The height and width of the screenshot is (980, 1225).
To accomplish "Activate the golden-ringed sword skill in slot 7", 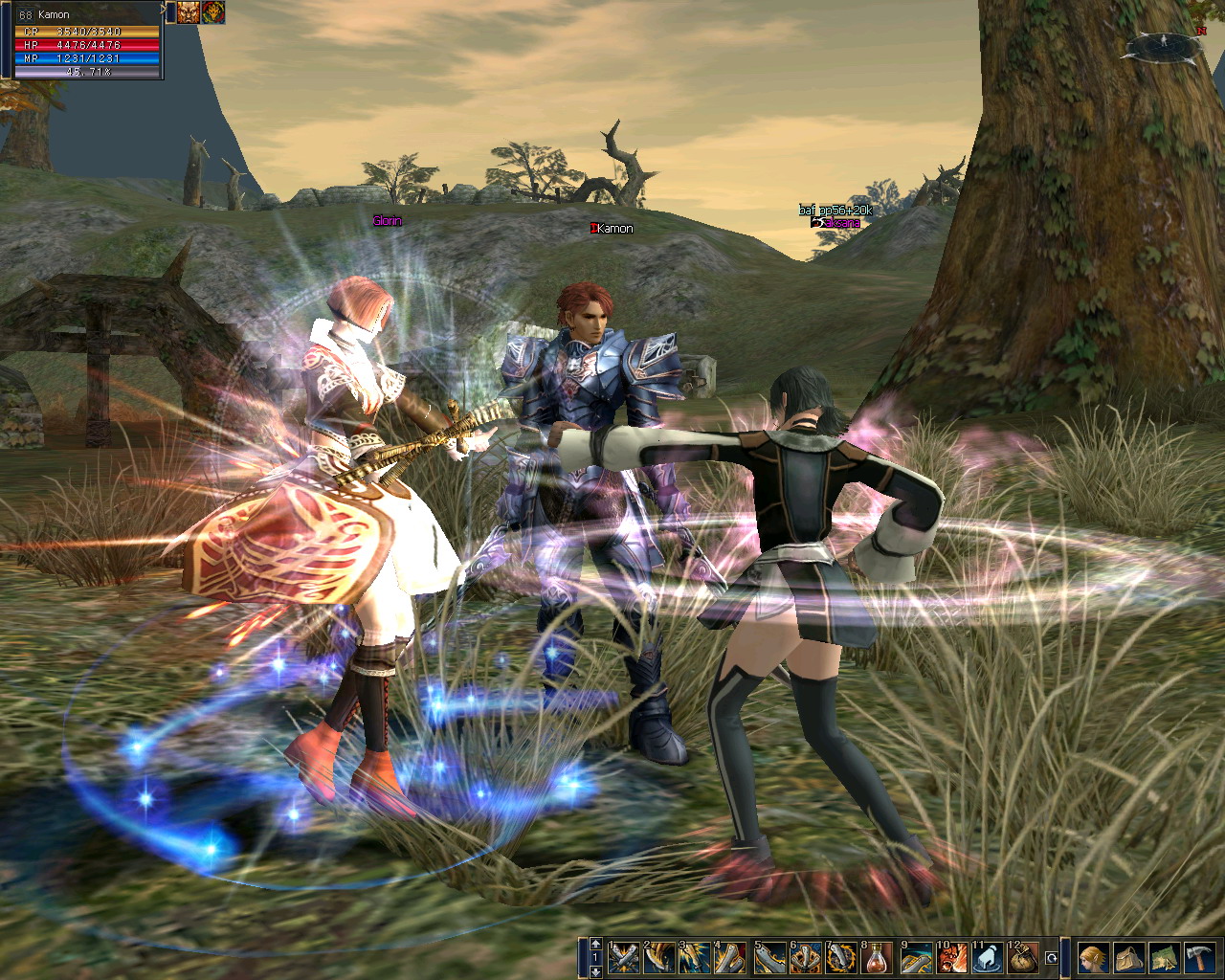I will pos(841,957).
